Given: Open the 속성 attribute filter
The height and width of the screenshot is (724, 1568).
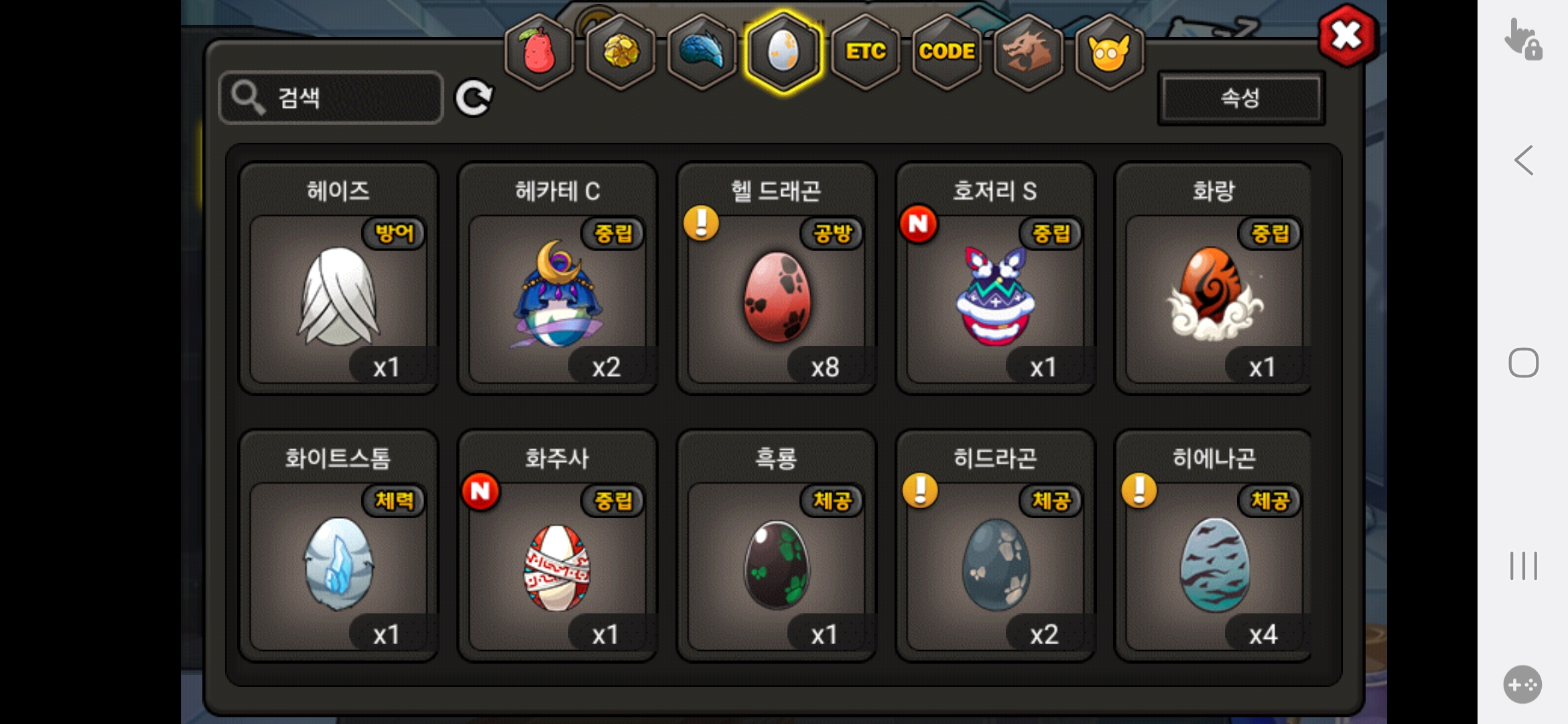Looking at the screenshot, I should click(x=1241, y=99).
